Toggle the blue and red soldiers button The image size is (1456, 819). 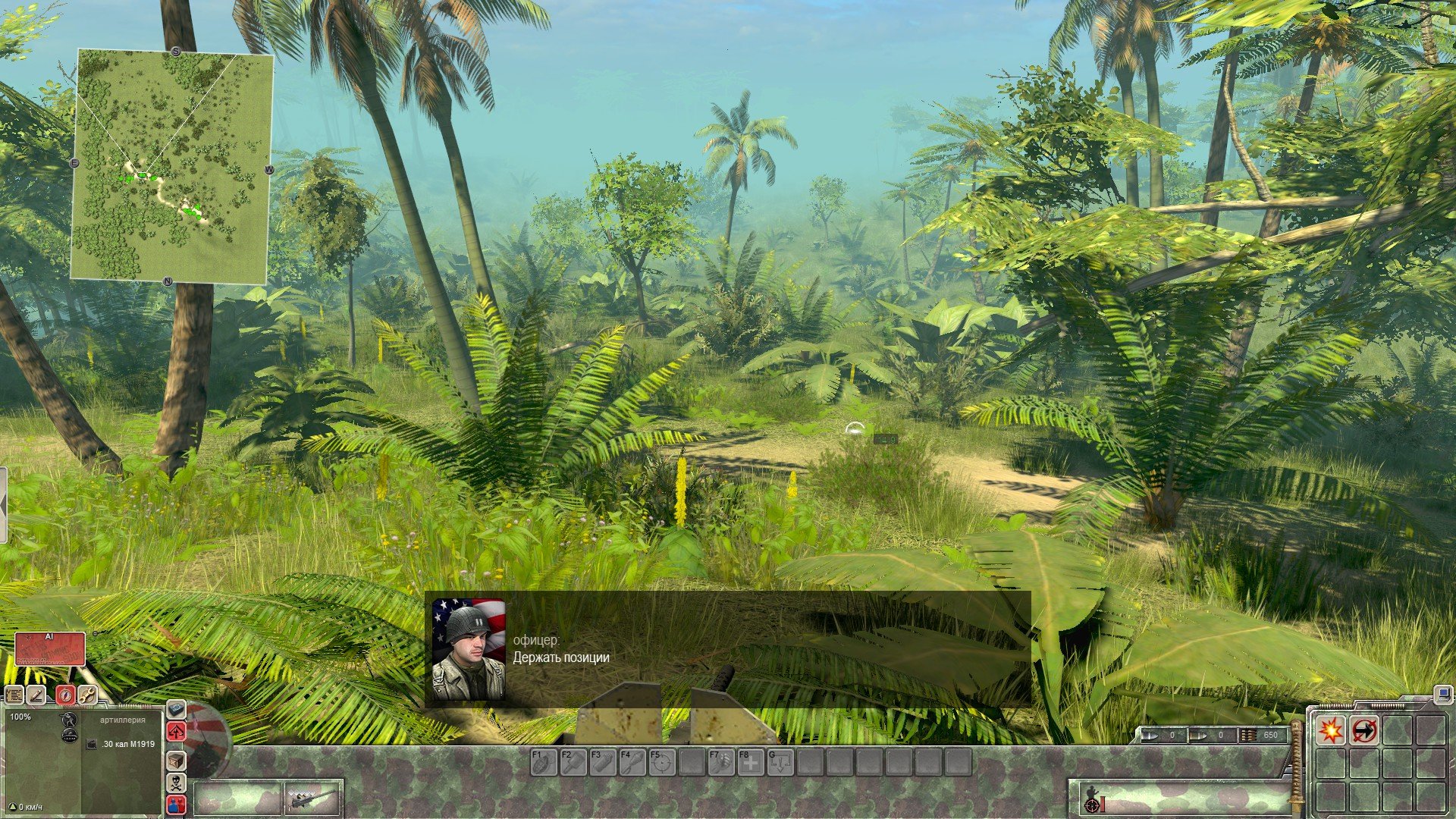pyautogui.click(x=175, y=804)
